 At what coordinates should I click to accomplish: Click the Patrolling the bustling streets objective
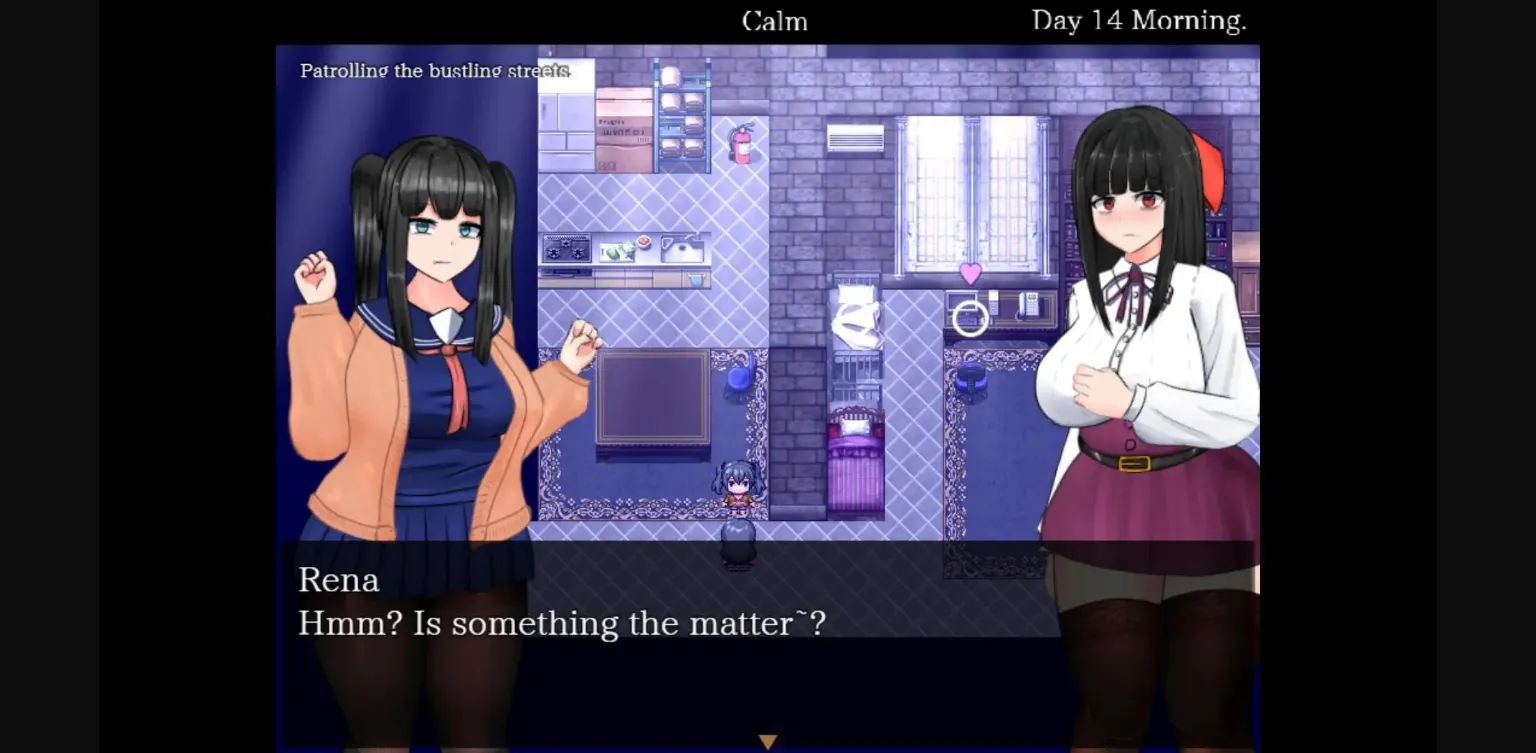pos(434,70)
